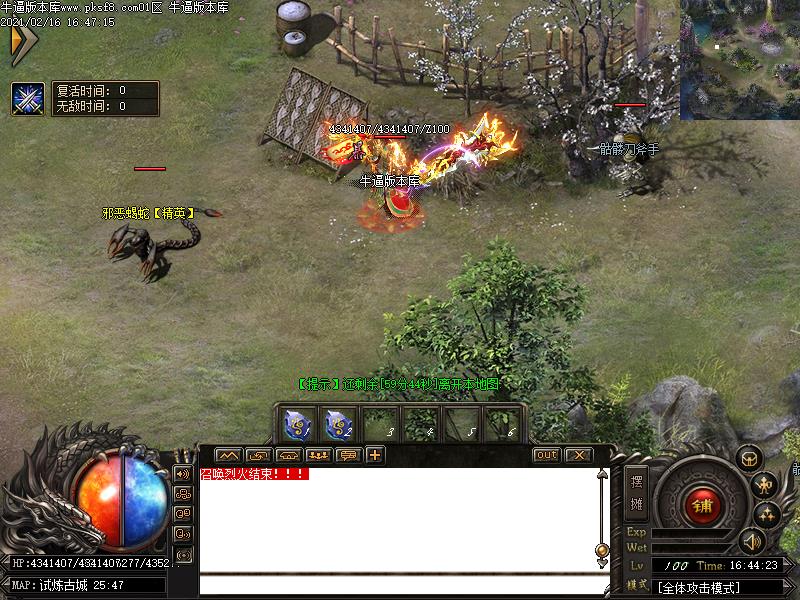800x600 pixels.
Task: Toggle the round speaker sound button
Action: point(750,541)
